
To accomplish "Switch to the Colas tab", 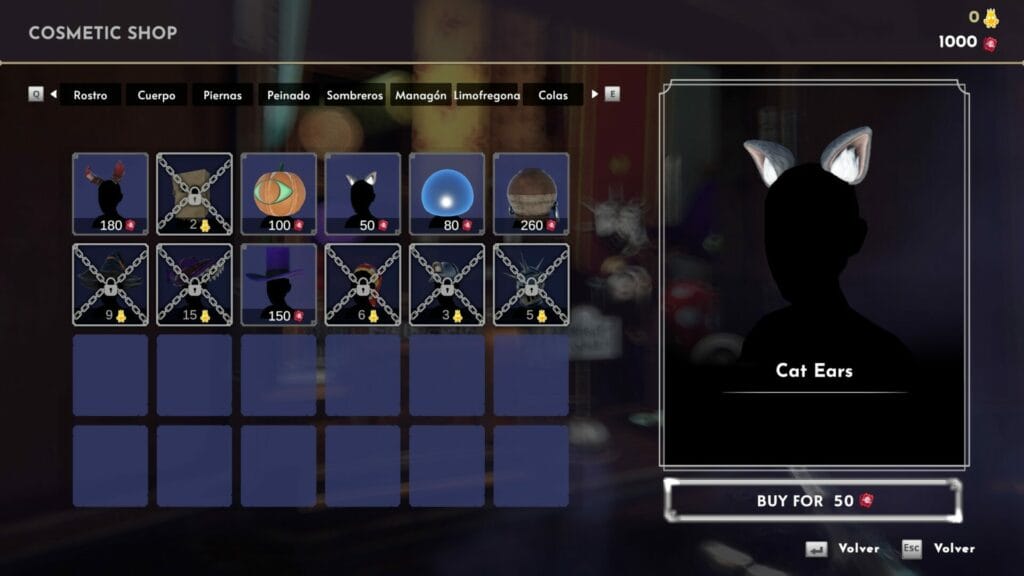I will (x=553, y=95).
